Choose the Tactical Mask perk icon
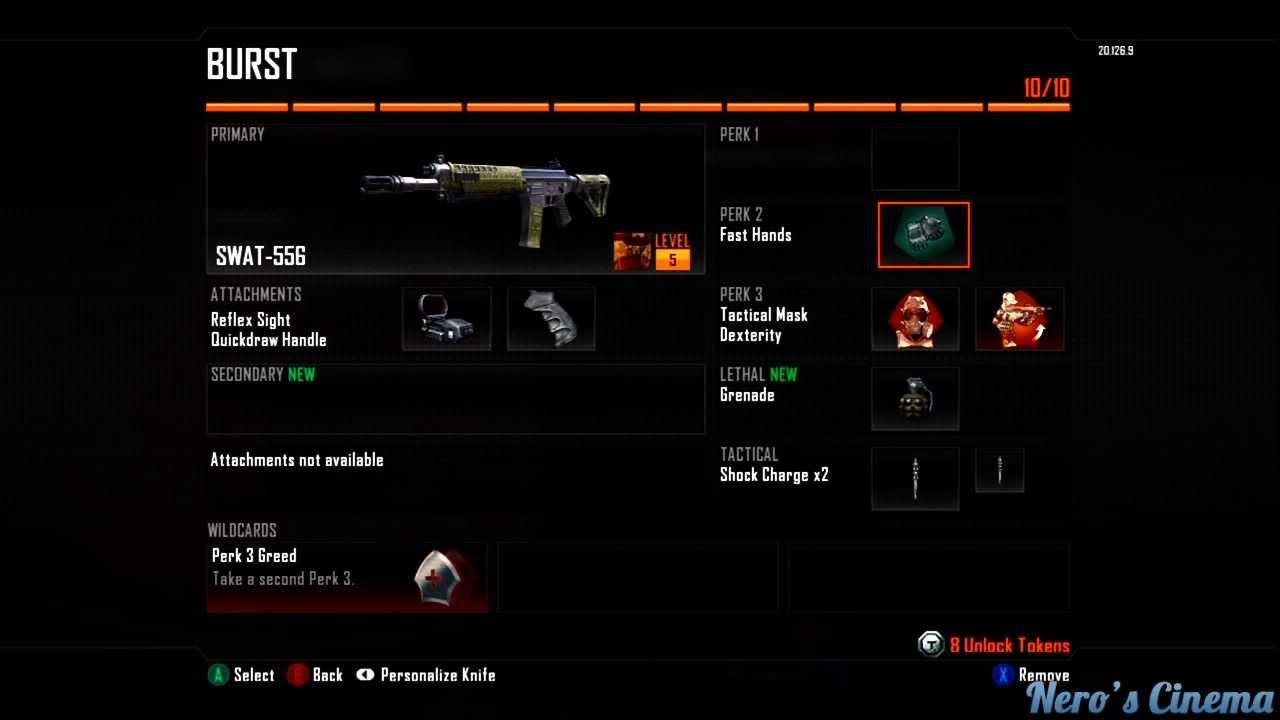Image resolution: width=1280 pixels, height=720 pixels. pyautogui.click(x=915, y=319)
